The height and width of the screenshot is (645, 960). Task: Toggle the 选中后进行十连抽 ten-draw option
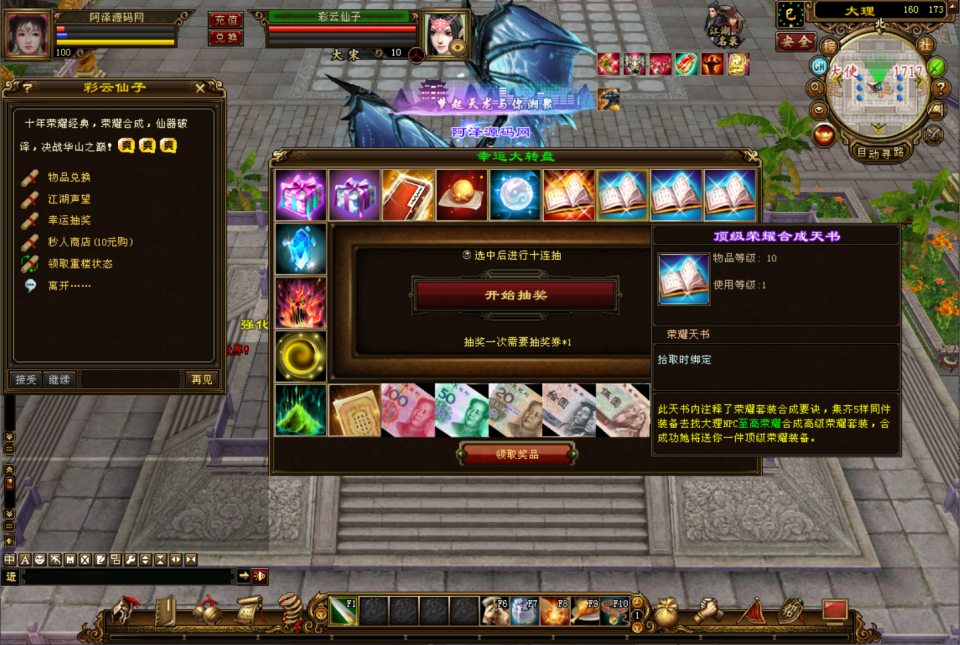tap(466, 255)
